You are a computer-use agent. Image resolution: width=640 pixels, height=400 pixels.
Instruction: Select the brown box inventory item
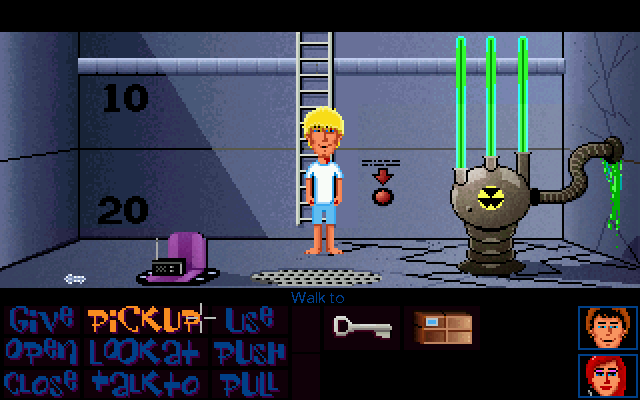(x=441, y=328)
